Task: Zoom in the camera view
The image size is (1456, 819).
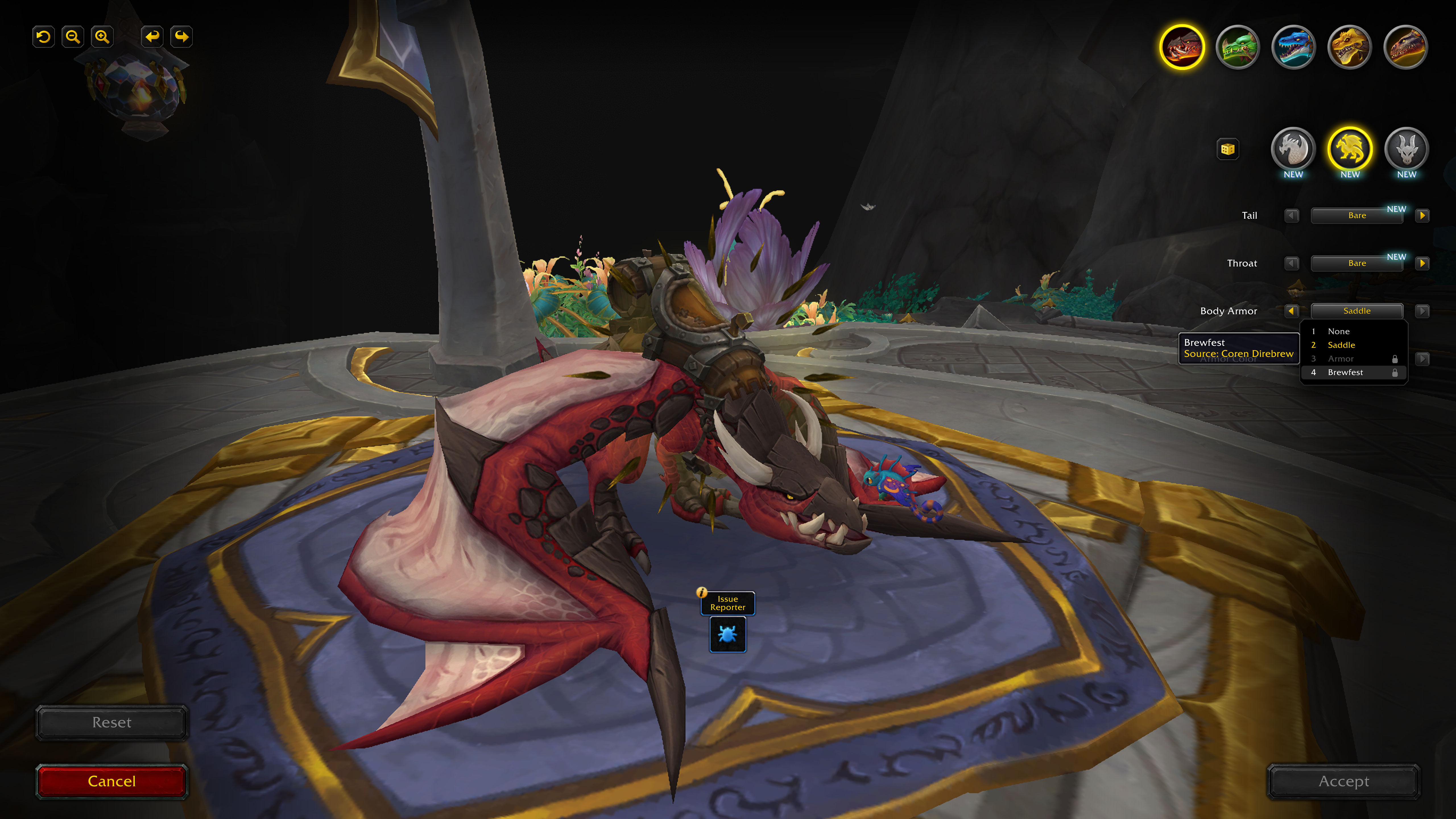Action: (102, 37)
